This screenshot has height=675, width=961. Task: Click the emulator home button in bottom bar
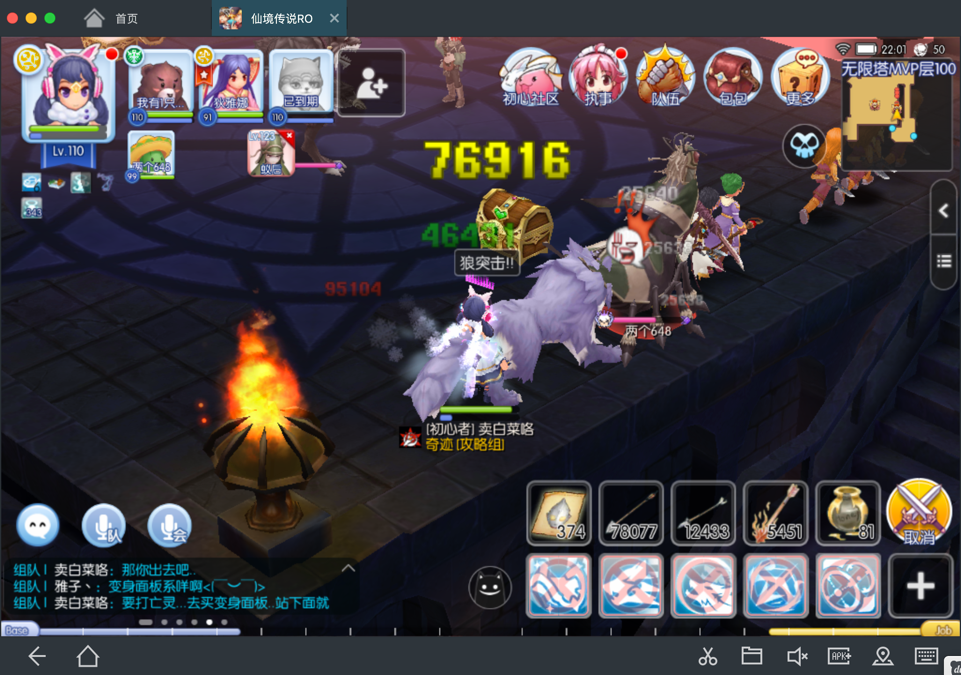pyautogui.click(x=88, y=656)
